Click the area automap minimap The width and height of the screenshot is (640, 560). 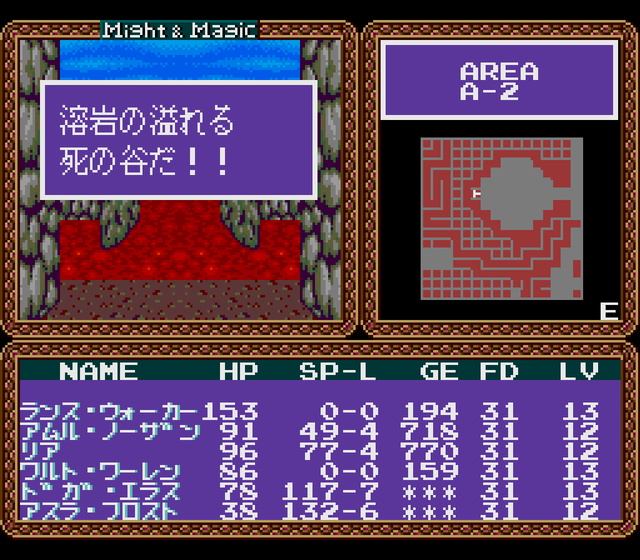[x=501, y=217]
